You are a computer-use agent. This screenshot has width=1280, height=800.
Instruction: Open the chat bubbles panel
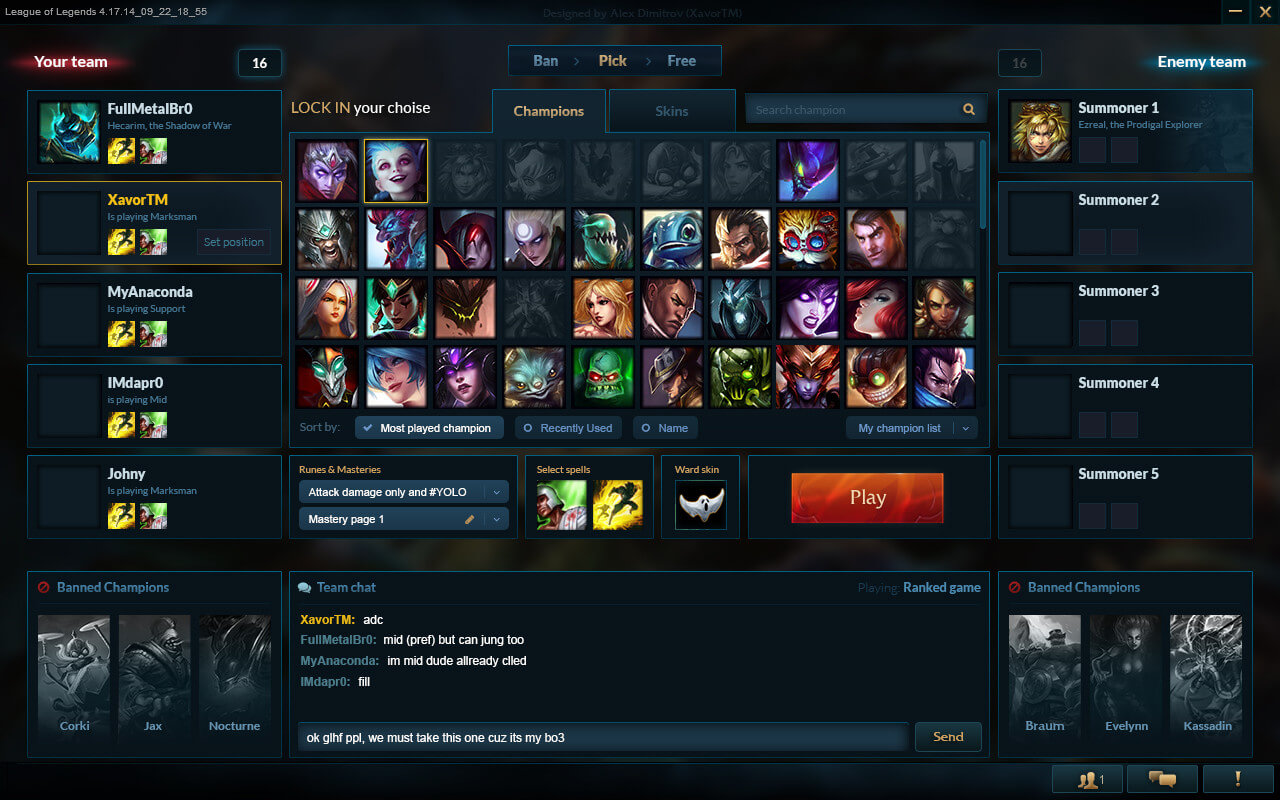coord(1161,779)
